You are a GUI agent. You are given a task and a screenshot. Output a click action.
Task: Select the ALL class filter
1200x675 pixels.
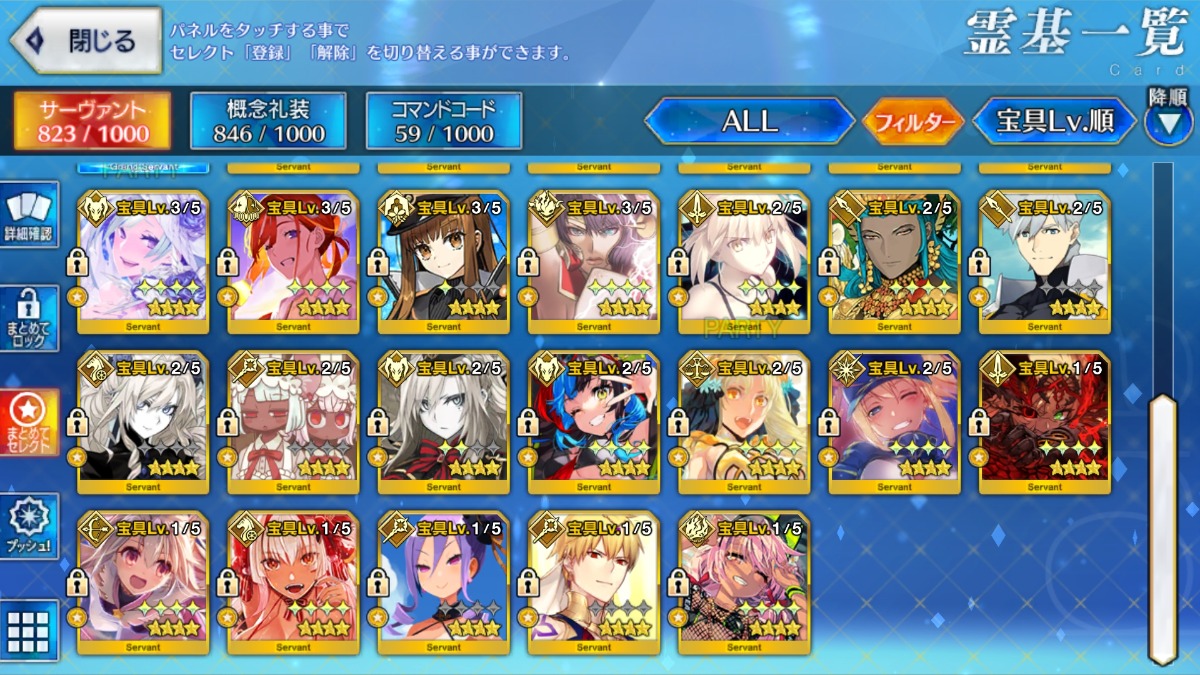[x=749, y=122]
